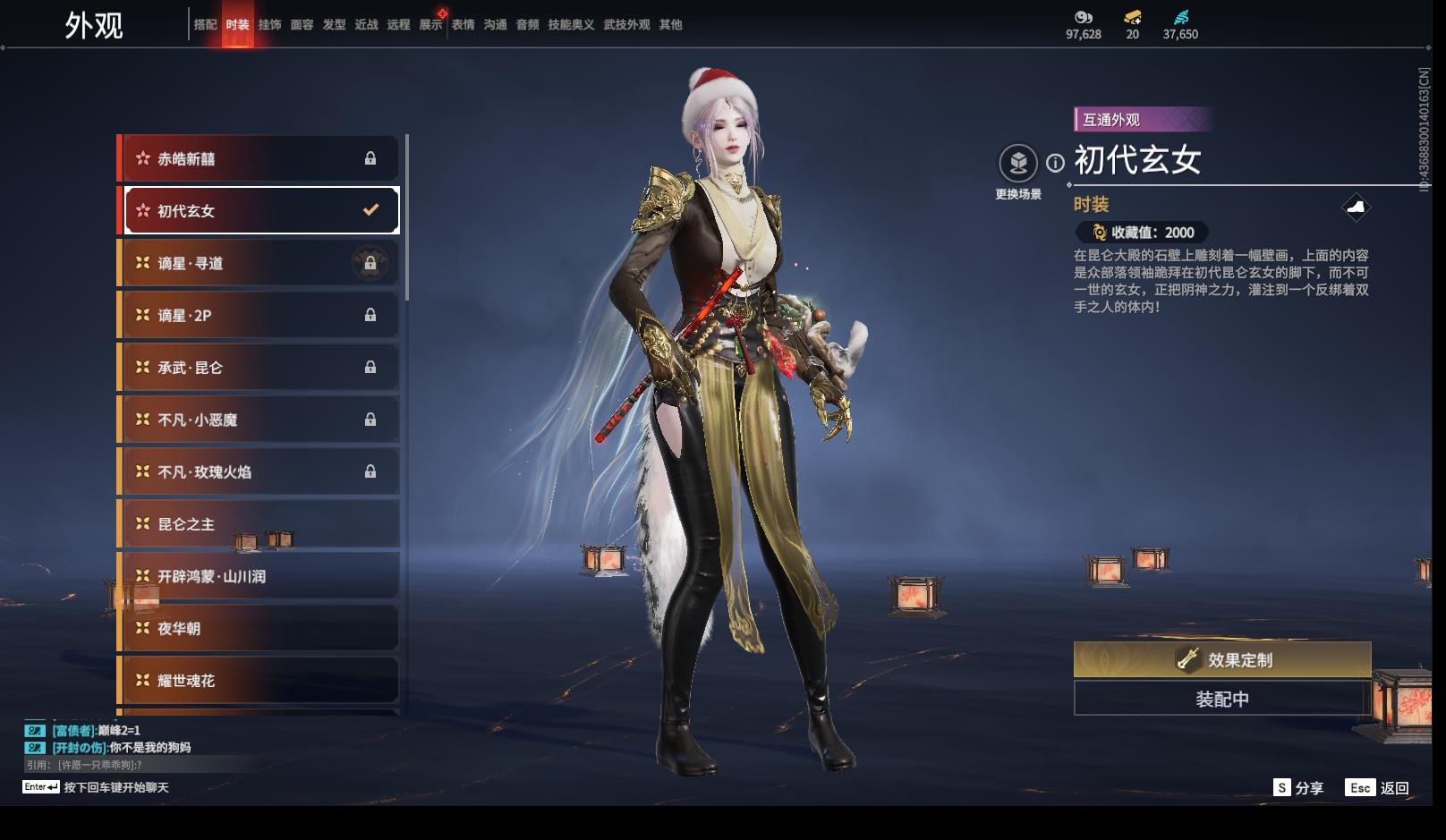
Task: Pick the 承武·昆仑 outfit
Action: click(259, 368)
